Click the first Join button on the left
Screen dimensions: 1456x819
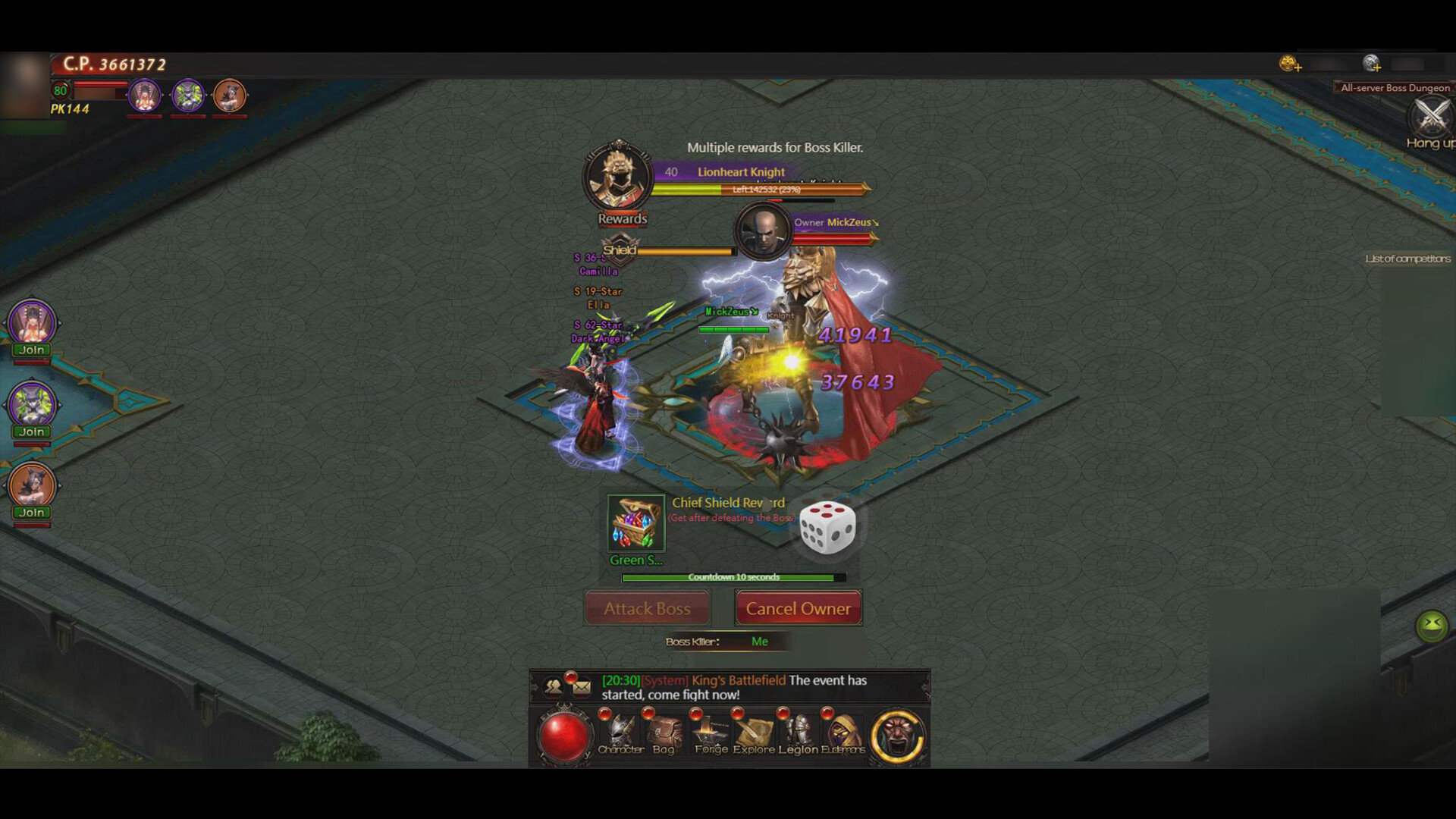point(30,350)
